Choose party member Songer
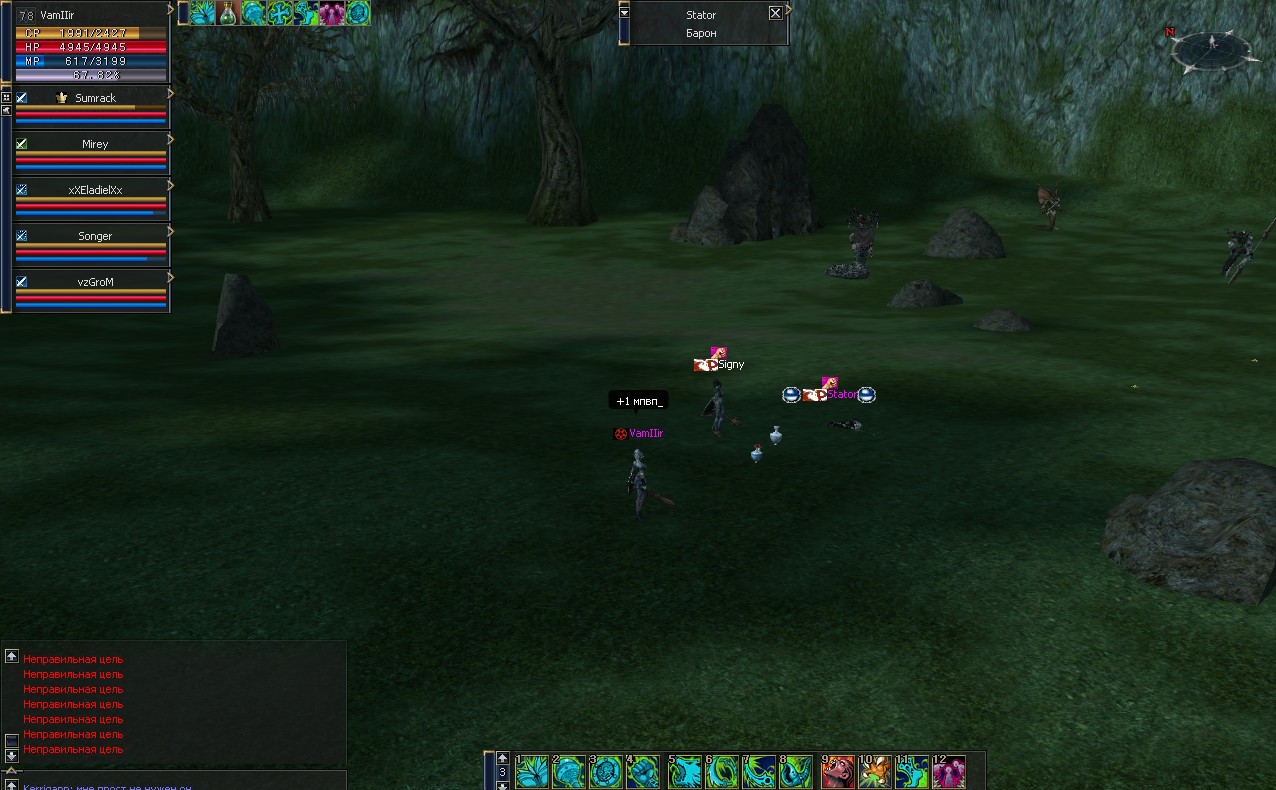The image size is (1276, 790). [x=95, y=236]
